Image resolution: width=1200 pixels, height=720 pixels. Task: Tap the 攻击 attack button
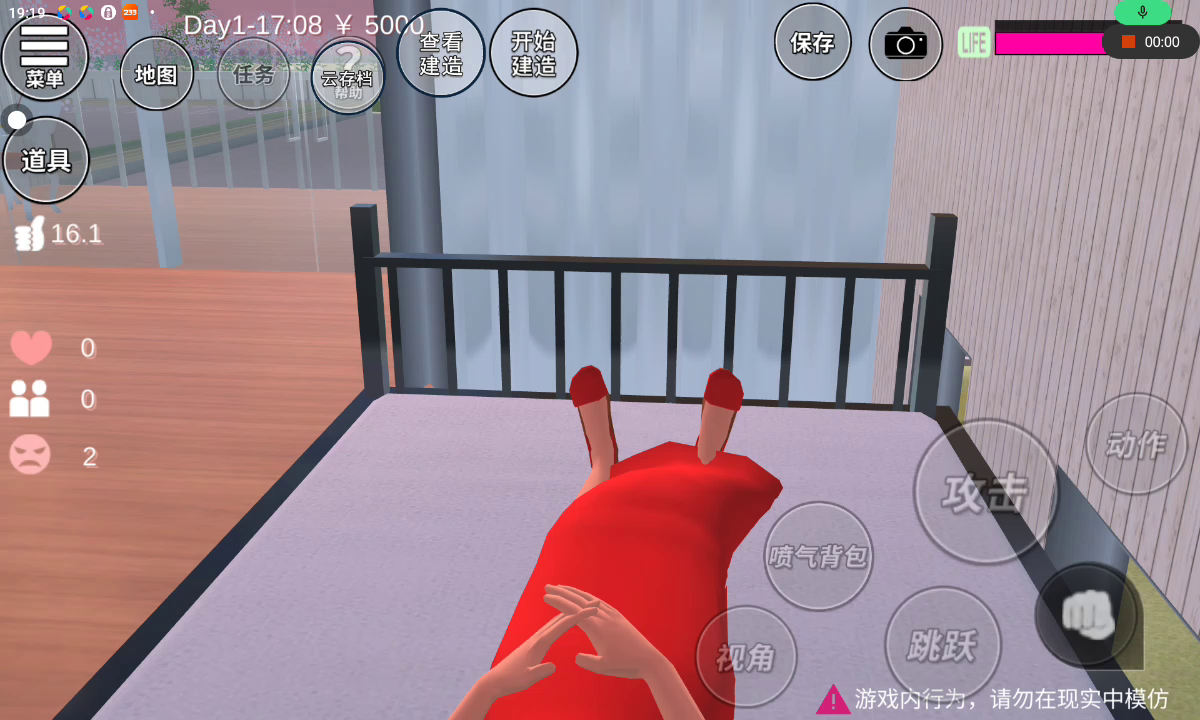(x=985, y=492)
